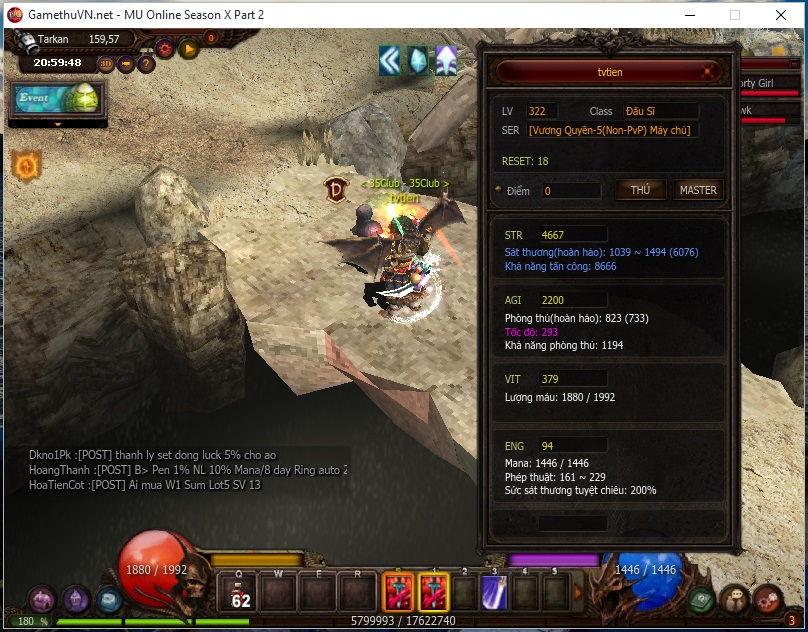Click the question mark help icon
The image size is (808, 632).
click(146, 64)
